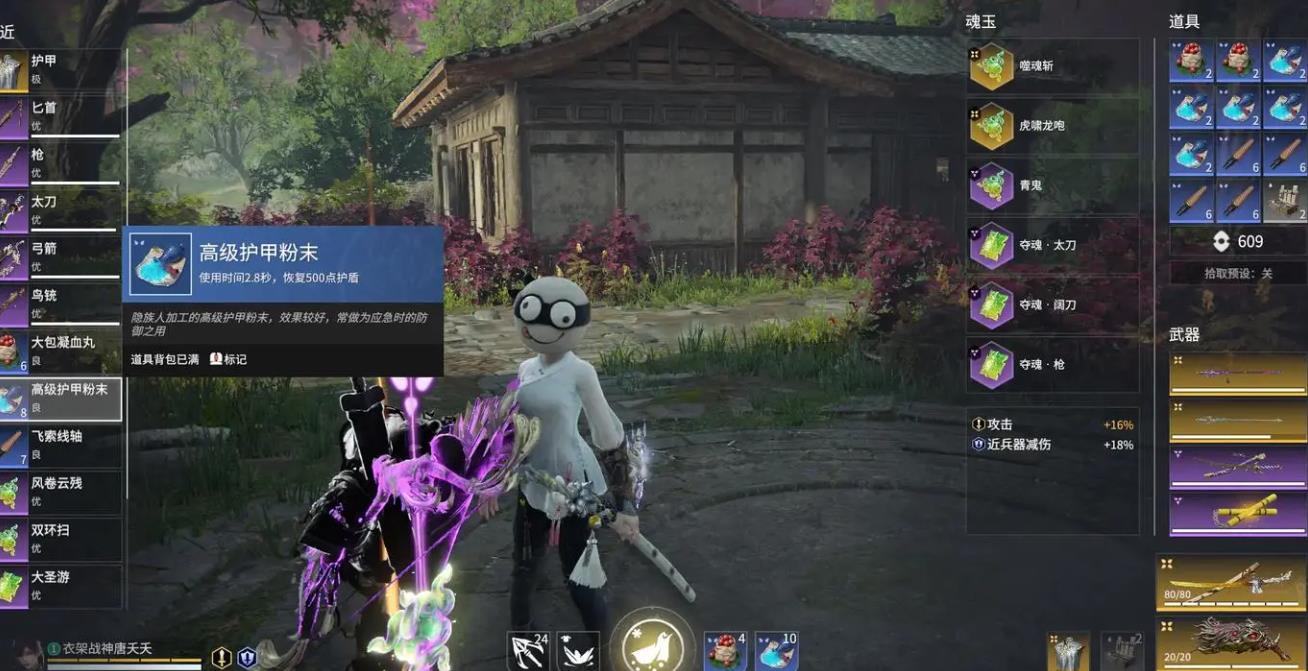Toggle the 拾取预设 pickup preset
1308x671 pixels.
click(x=1237, y=273)
